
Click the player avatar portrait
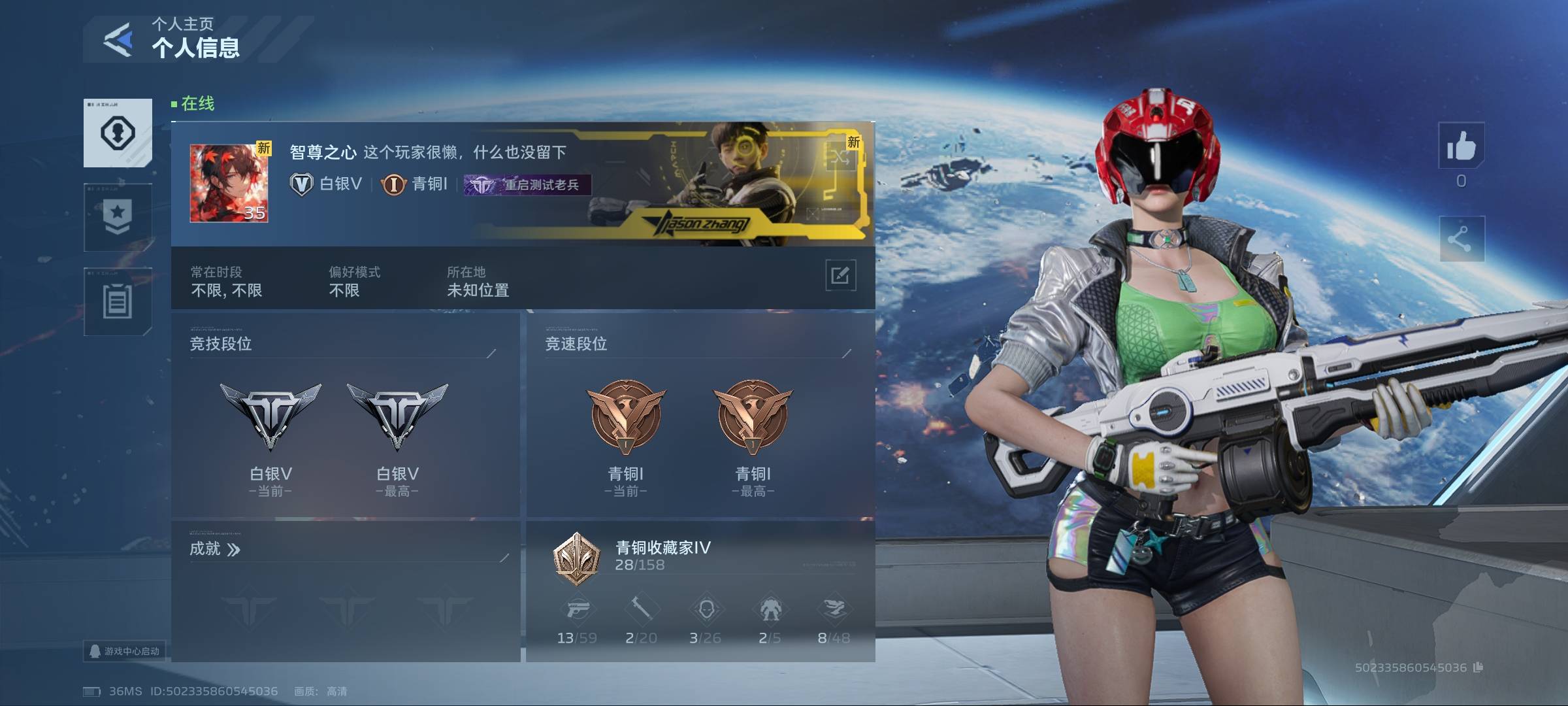(229, 184)
